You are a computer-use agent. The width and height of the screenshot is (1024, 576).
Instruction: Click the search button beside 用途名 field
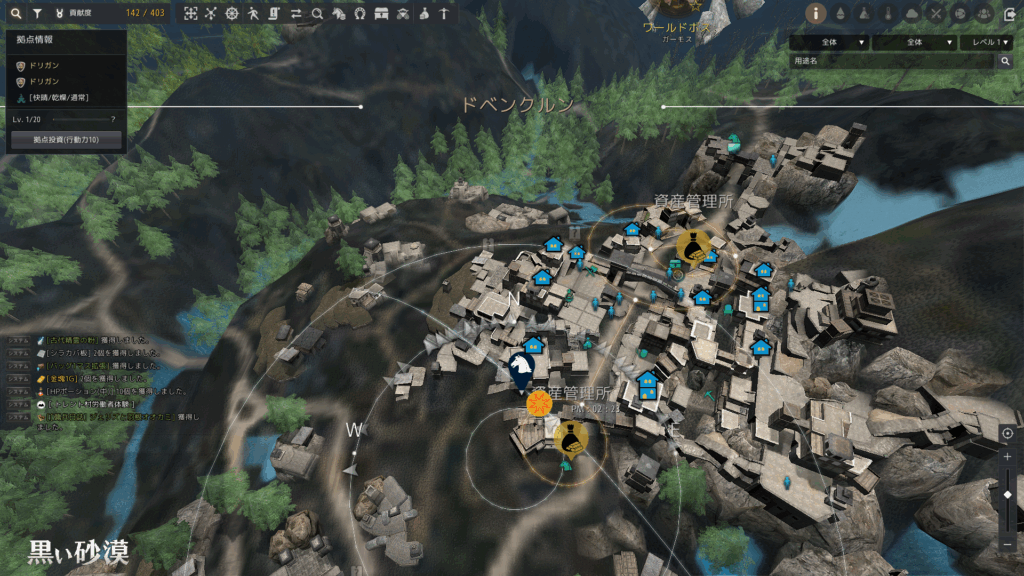coord(1006,61)
